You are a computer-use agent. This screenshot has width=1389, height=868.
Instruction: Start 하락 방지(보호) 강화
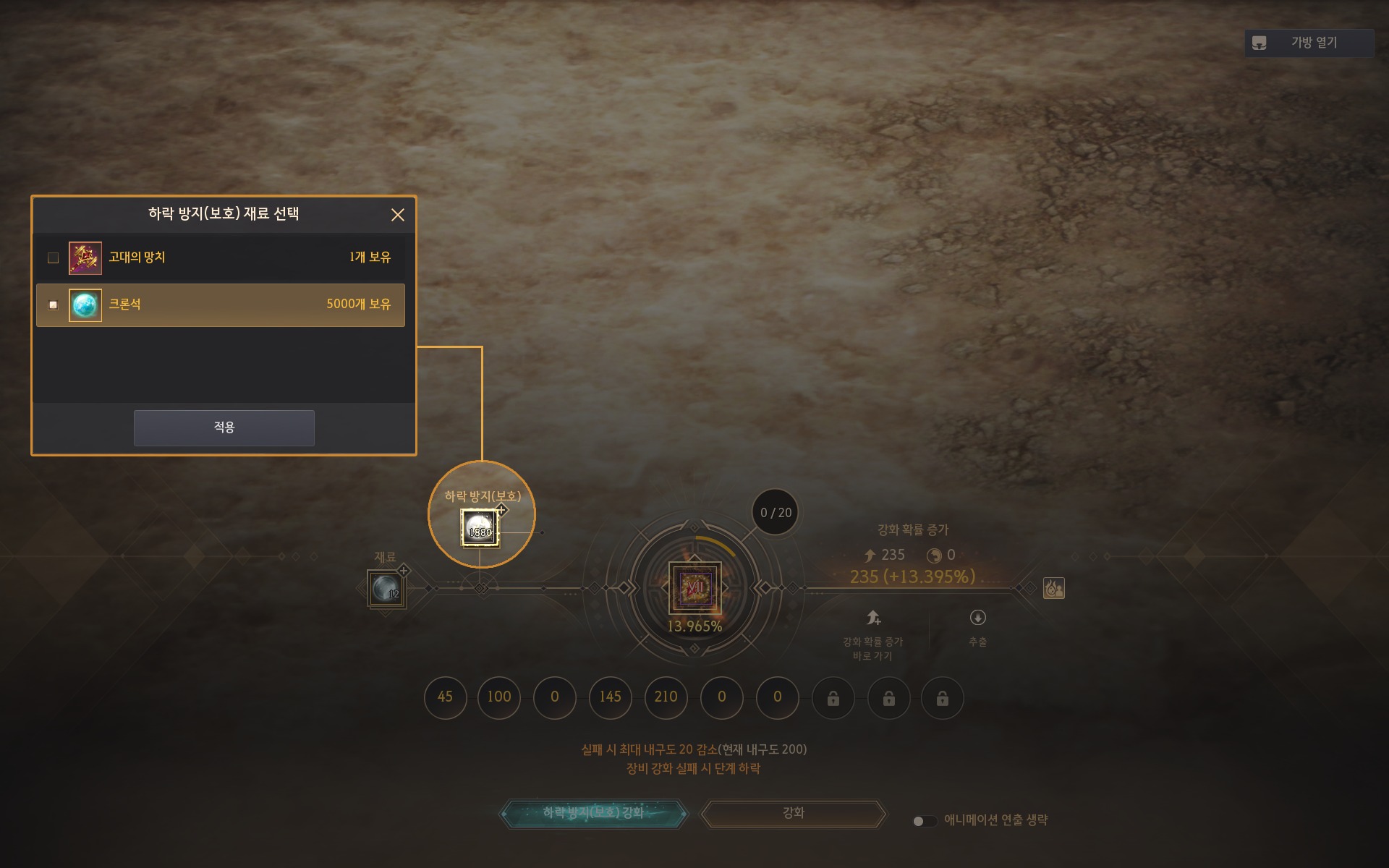593,813
